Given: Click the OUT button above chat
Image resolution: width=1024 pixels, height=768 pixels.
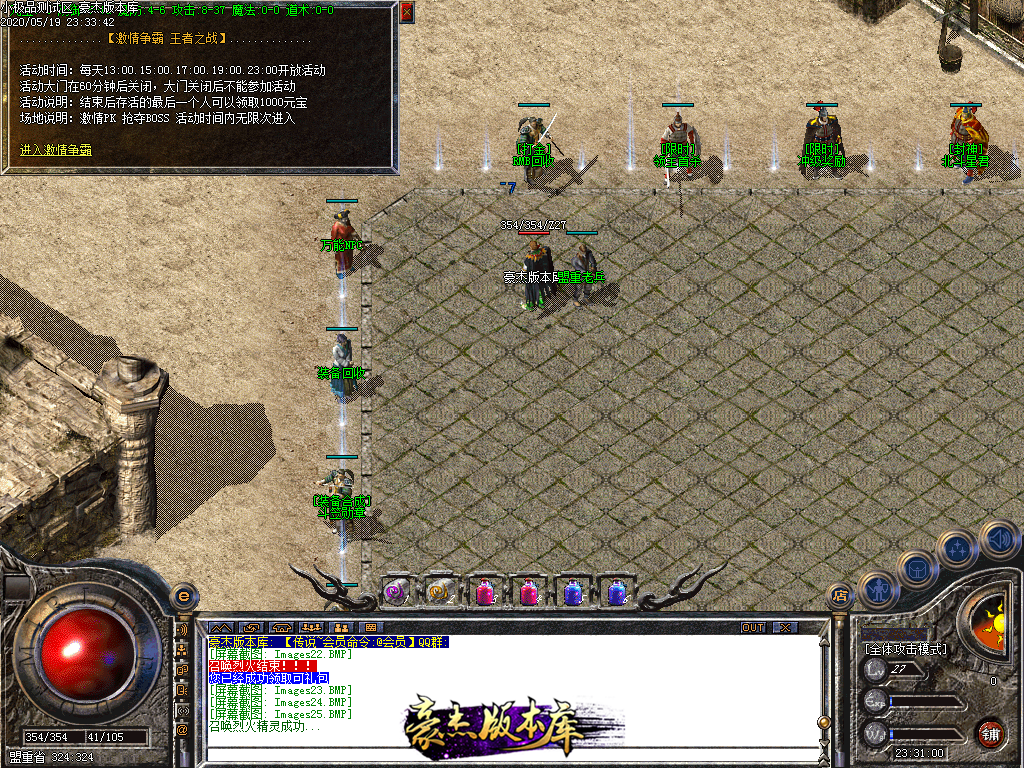Looking at the screenshot, I should point(752,627).
